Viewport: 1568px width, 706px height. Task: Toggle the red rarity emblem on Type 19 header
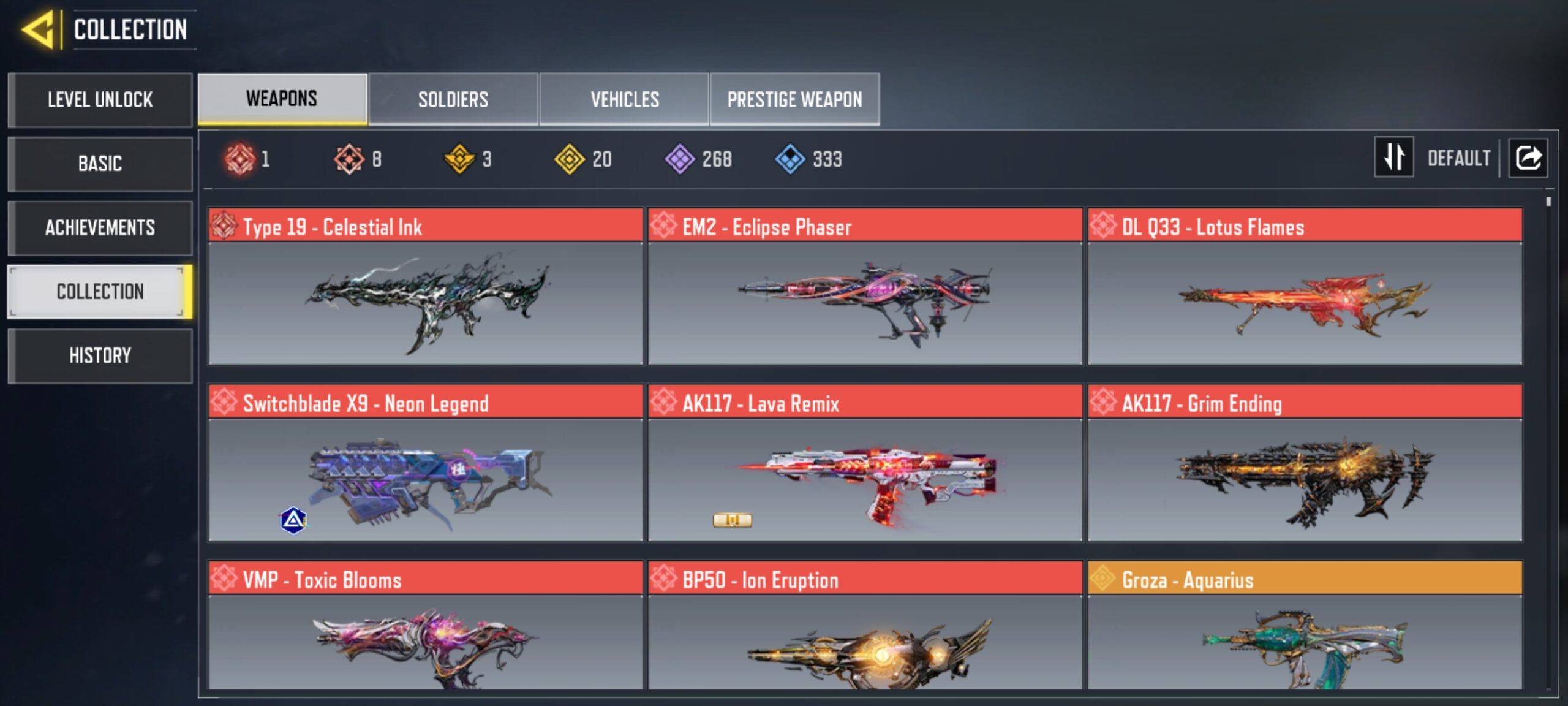tap(225, 227)
